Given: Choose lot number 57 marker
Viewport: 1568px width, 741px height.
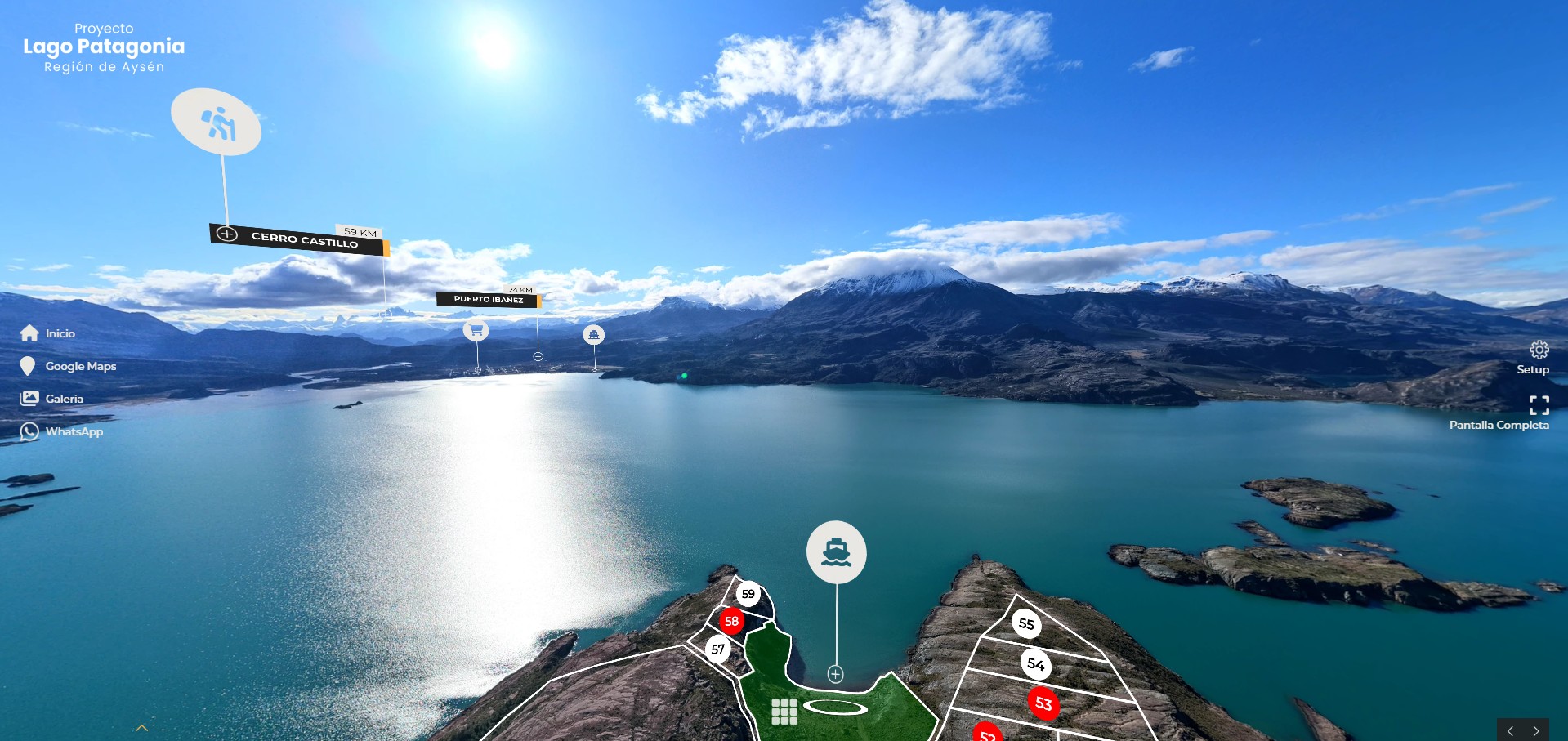Looking at the screenshot, I should (x=717, y=649).
